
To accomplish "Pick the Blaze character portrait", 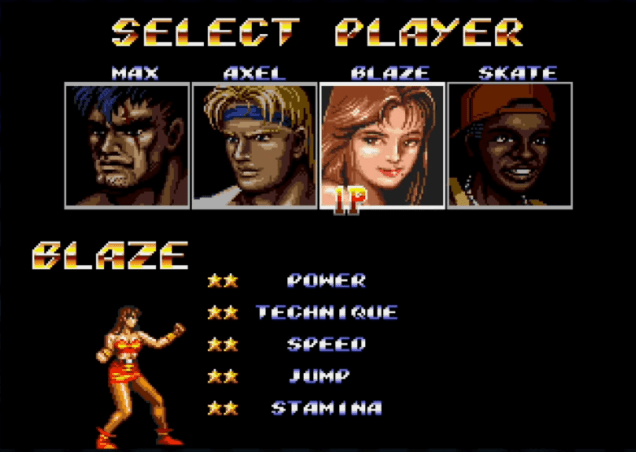I will coord(382,145).
